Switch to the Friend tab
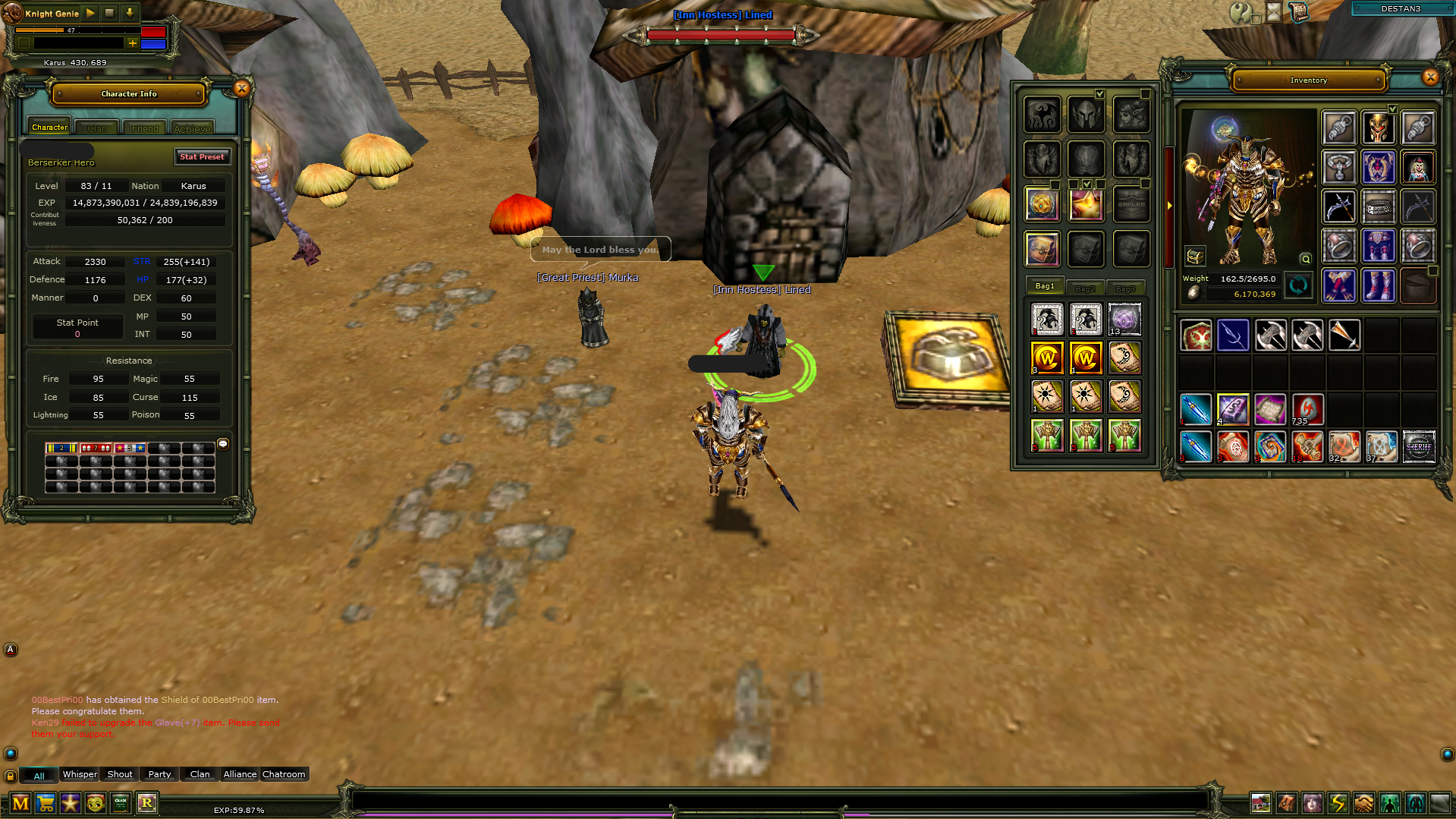Image resolution: width=1456 pixels, height=819 pixels. pyautogui.click(x=145, y=128)
